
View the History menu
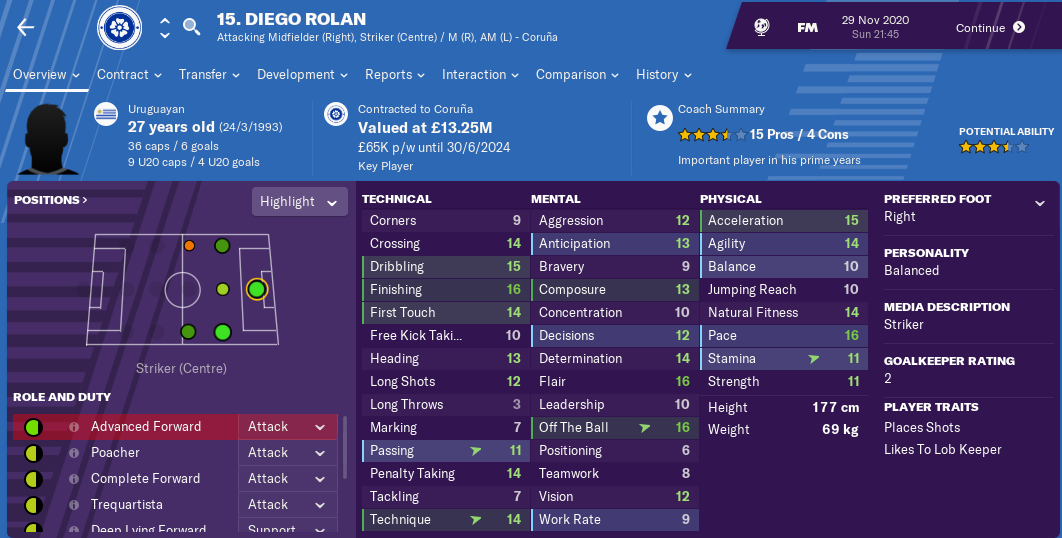pyautogui.click(x=663, y=75)
